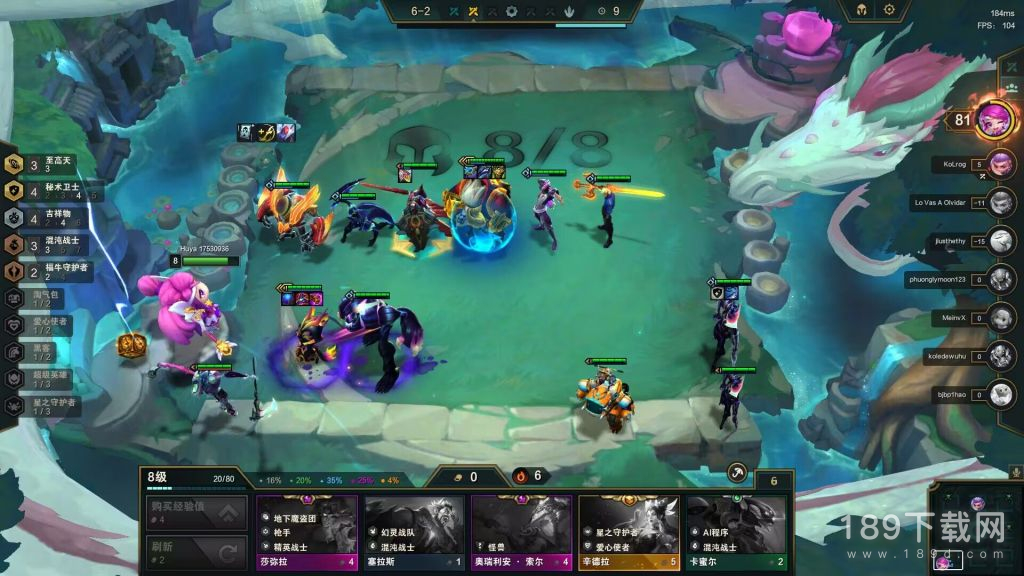1024x576 pixels.
Task: Open the 吉祥物 trait tooltip
Action: [50, 217]
